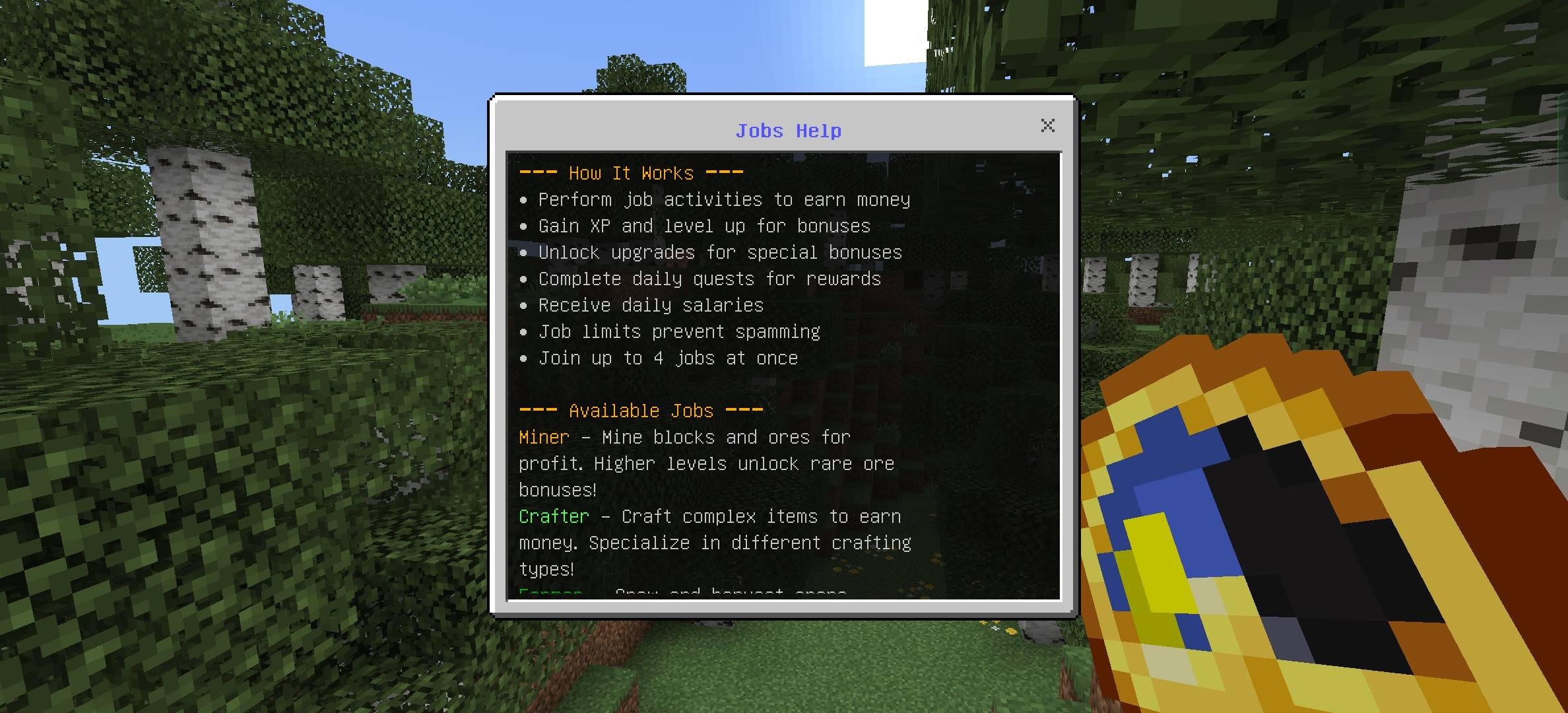Select the Miner job name
Viewport: 1568px width, 713px height.
(x=542, y=437)
